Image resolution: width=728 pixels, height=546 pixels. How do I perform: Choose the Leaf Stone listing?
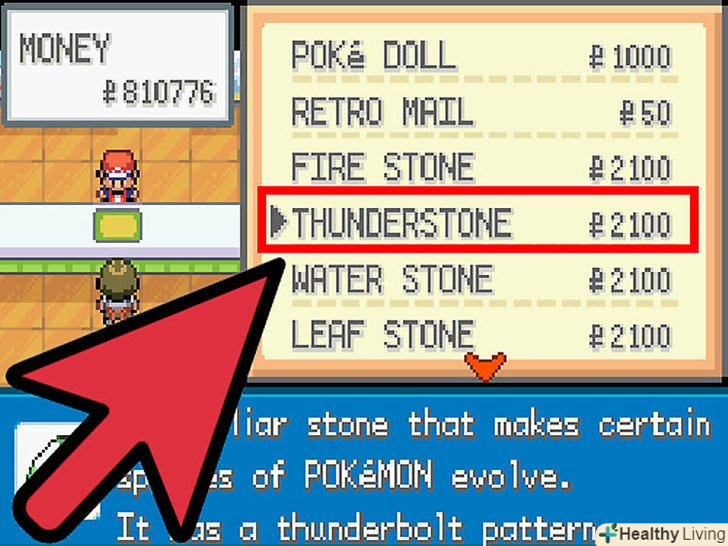coord(480,334)
